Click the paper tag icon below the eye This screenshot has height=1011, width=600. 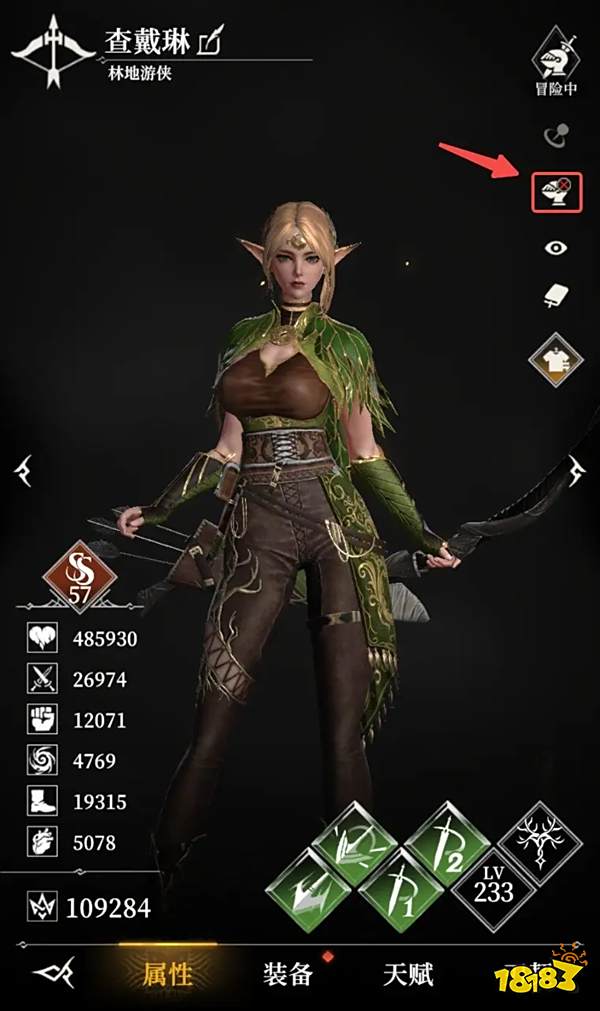(x=554, y=297)
